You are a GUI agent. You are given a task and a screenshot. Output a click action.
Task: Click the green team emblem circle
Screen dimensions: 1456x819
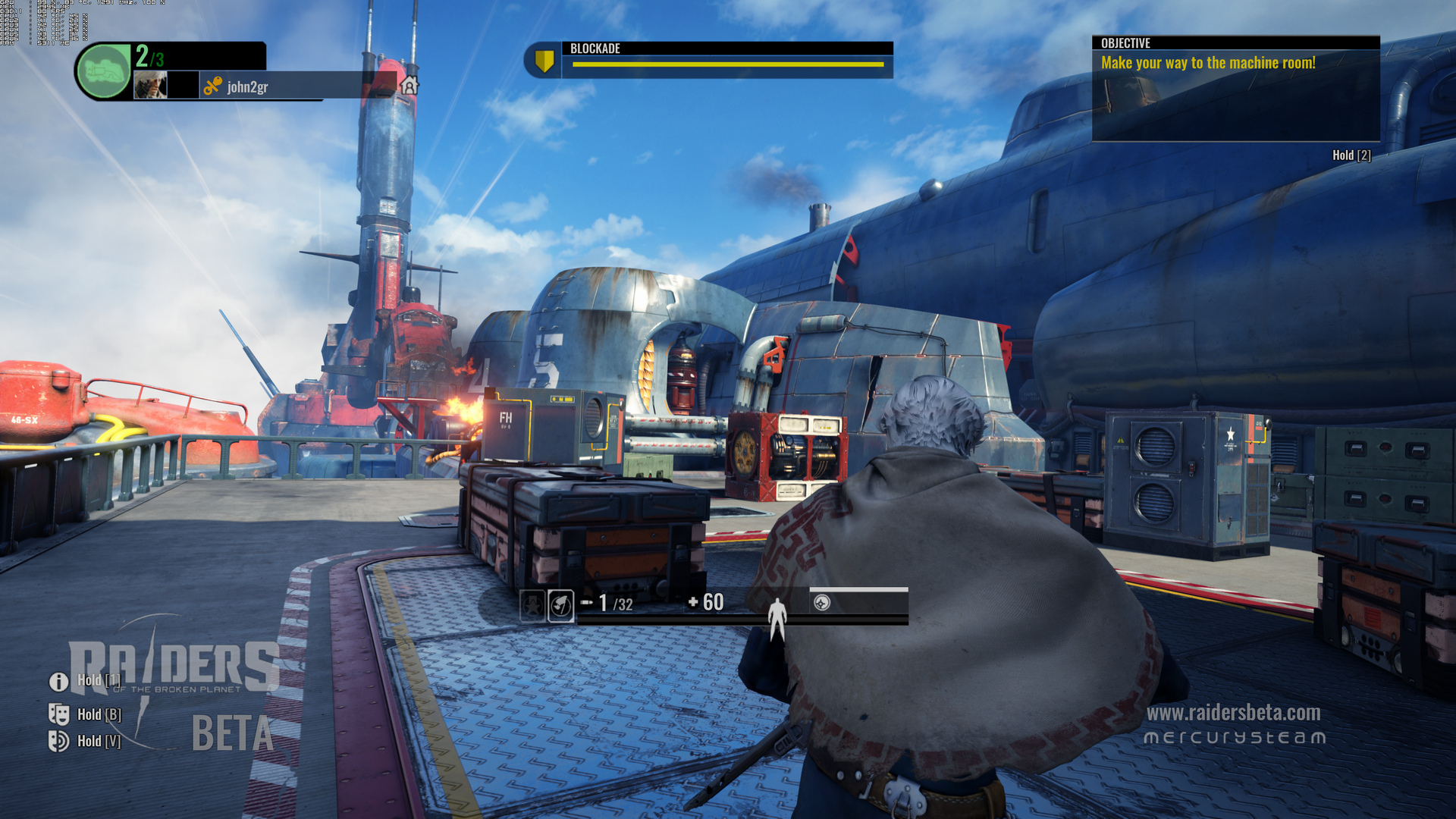(x=104, y=71)
